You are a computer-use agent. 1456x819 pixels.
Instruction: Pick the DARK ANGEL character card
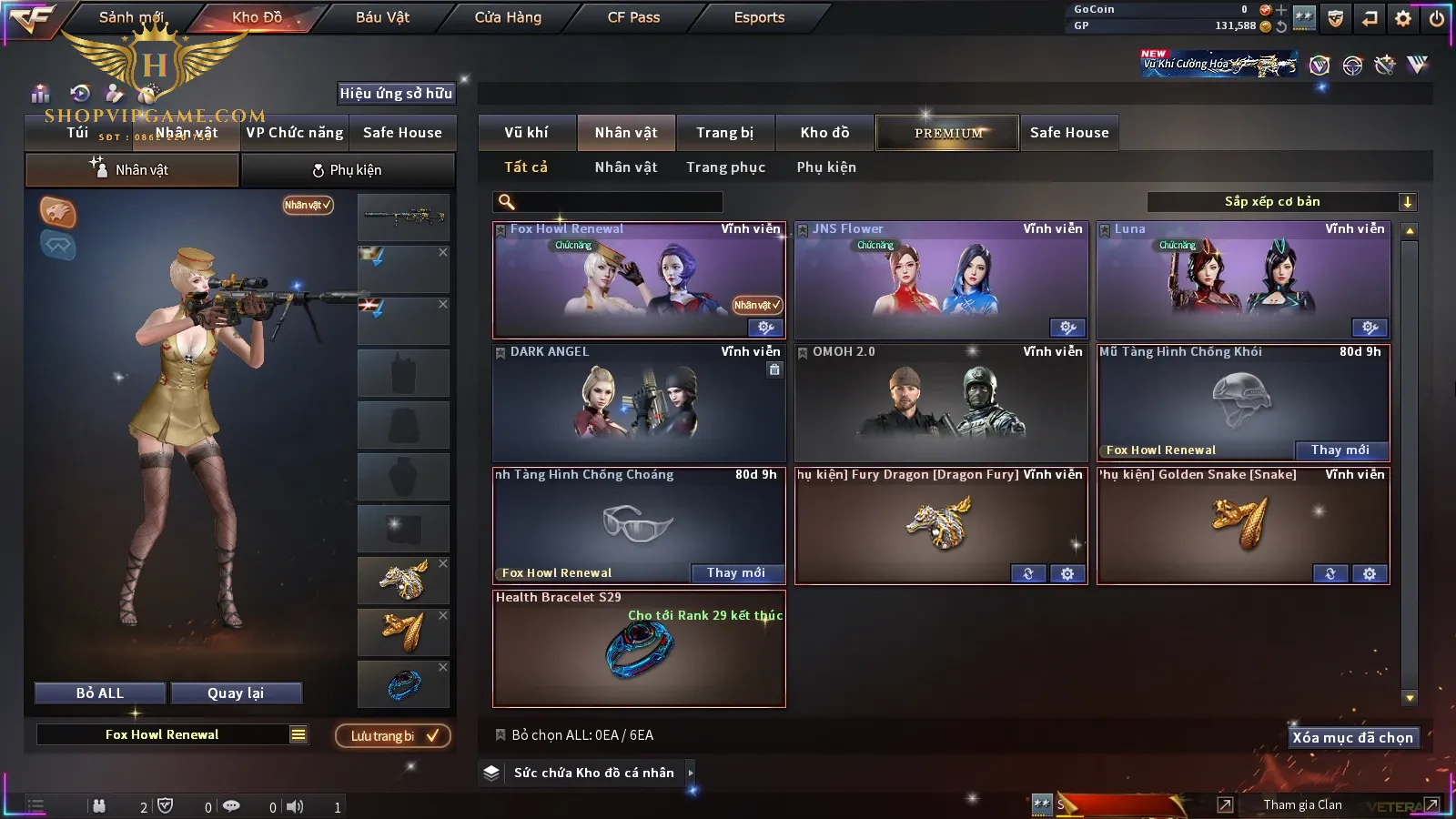639,403
